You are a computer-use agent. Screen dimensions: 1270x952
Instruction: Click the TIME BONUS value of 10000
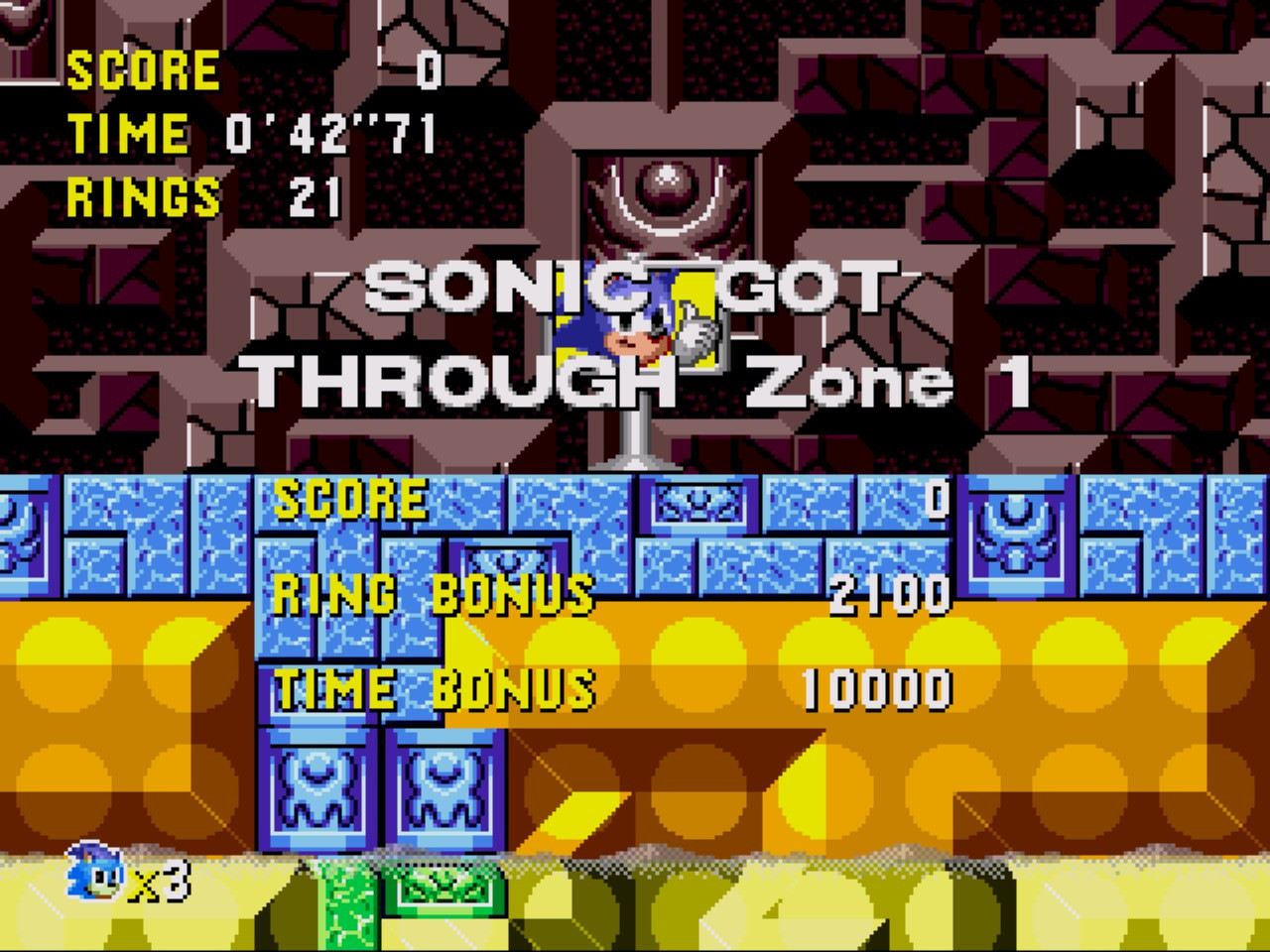coord(879,682)
